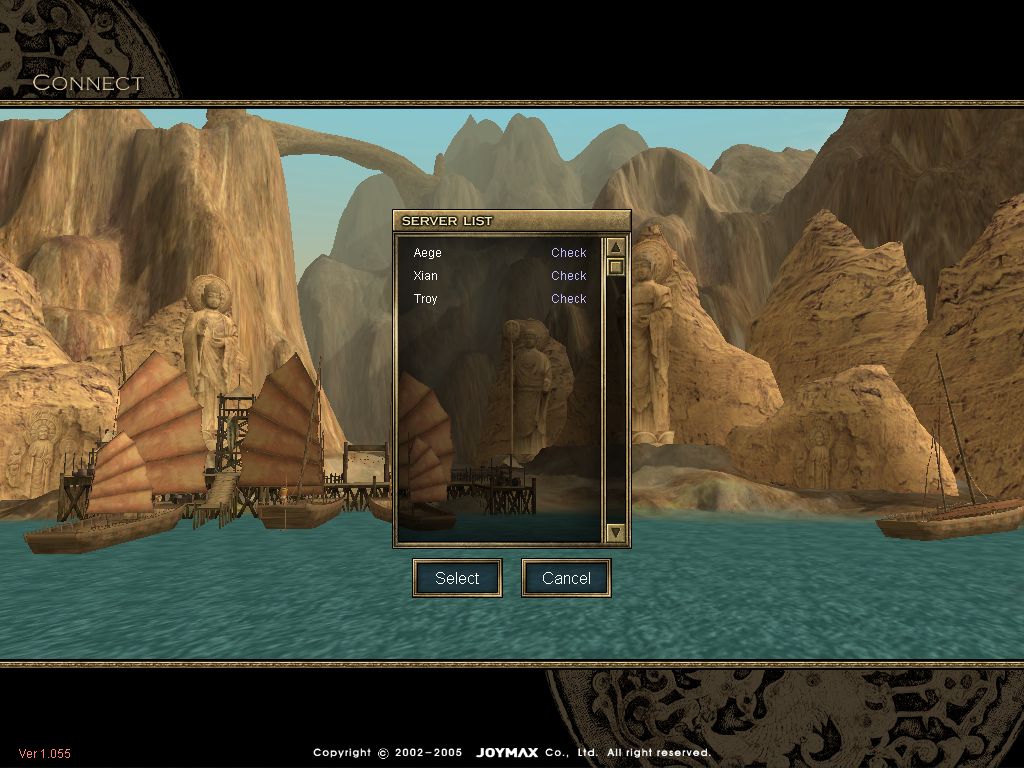This screenshot has width=1024, height=768.
Task: Click the Check link beside Aege
Action: click(x=568, y=253)
